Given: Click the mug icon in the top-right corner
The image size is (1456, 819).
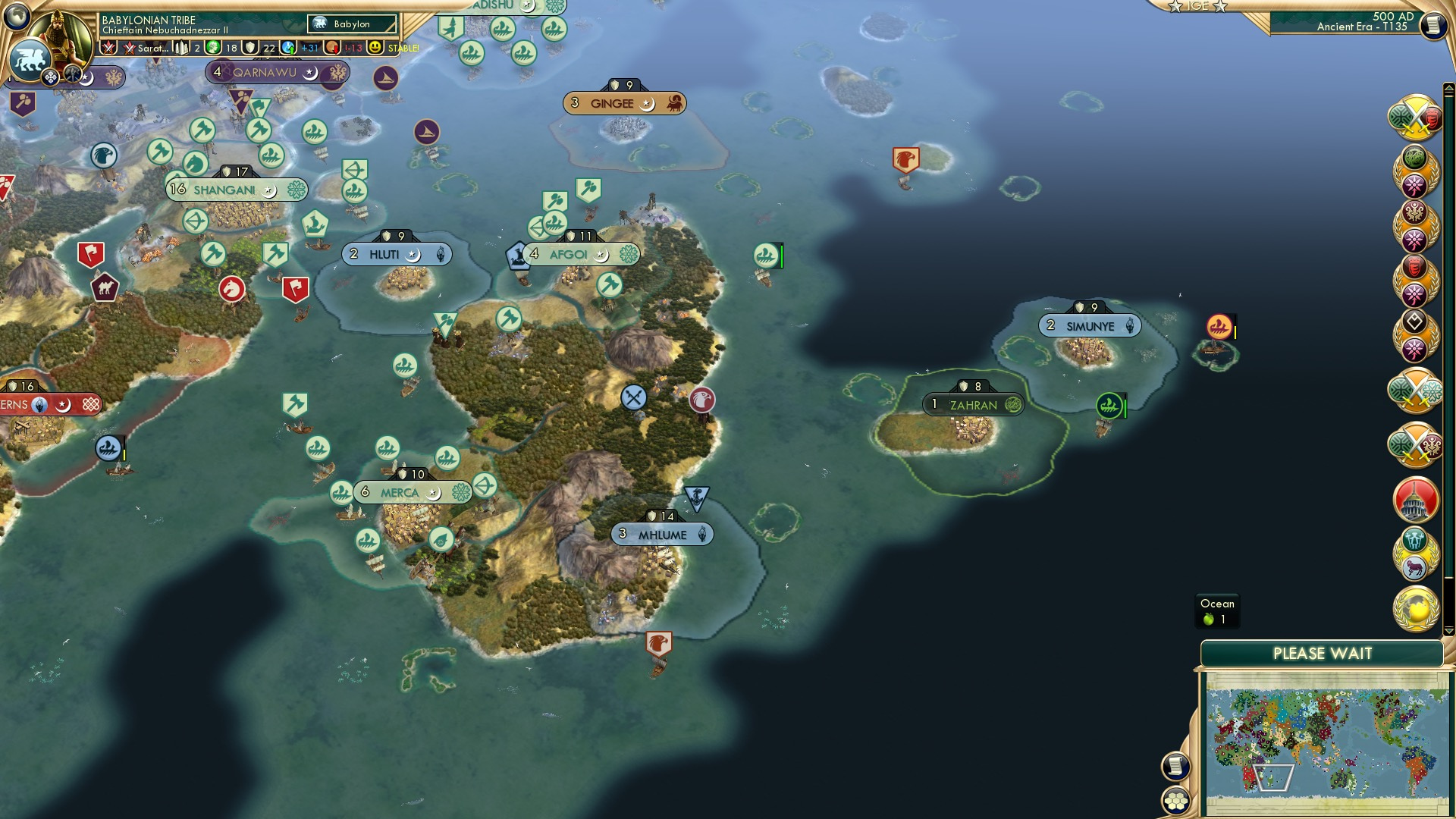Looking at the screenshot, I should (x=1433, y=25).
